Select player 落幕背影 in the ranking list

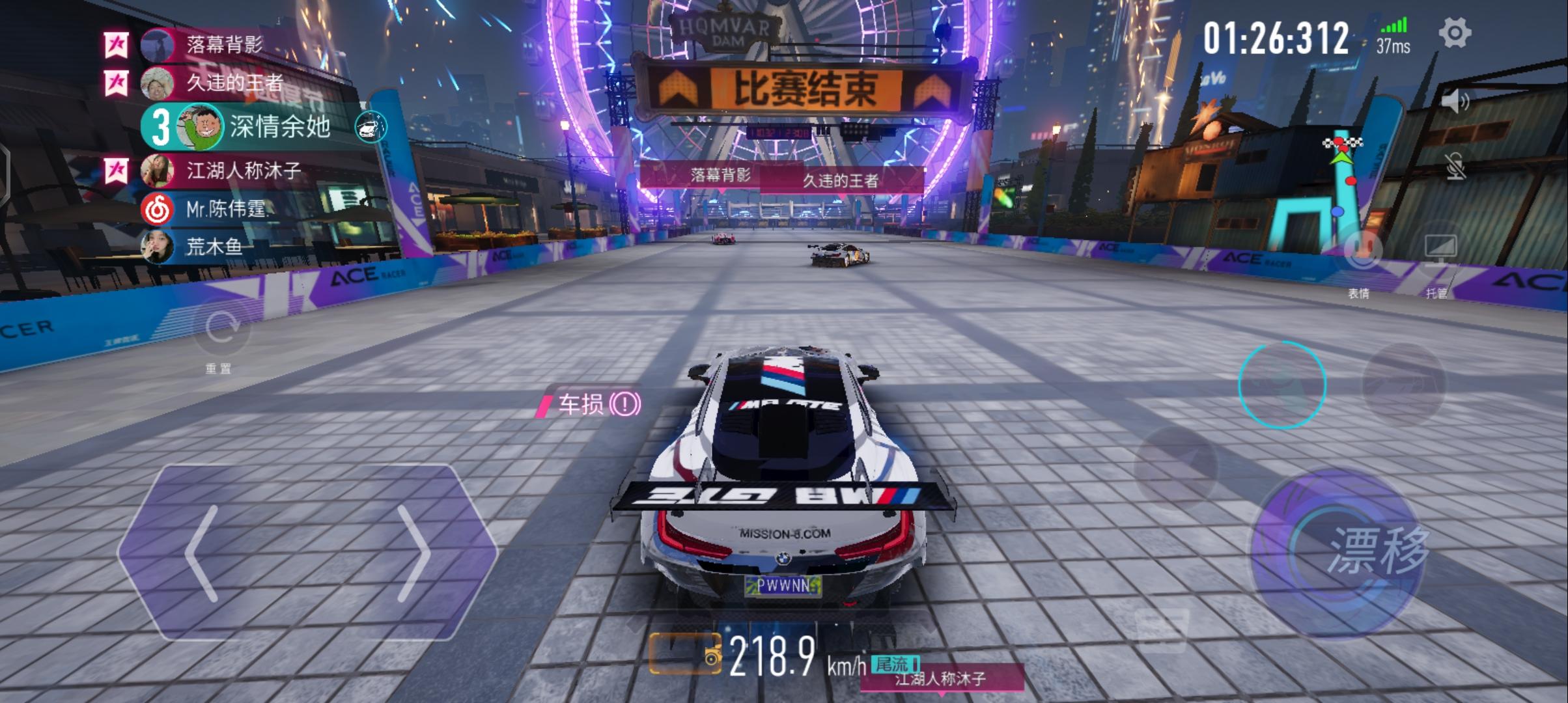(223, 45)
